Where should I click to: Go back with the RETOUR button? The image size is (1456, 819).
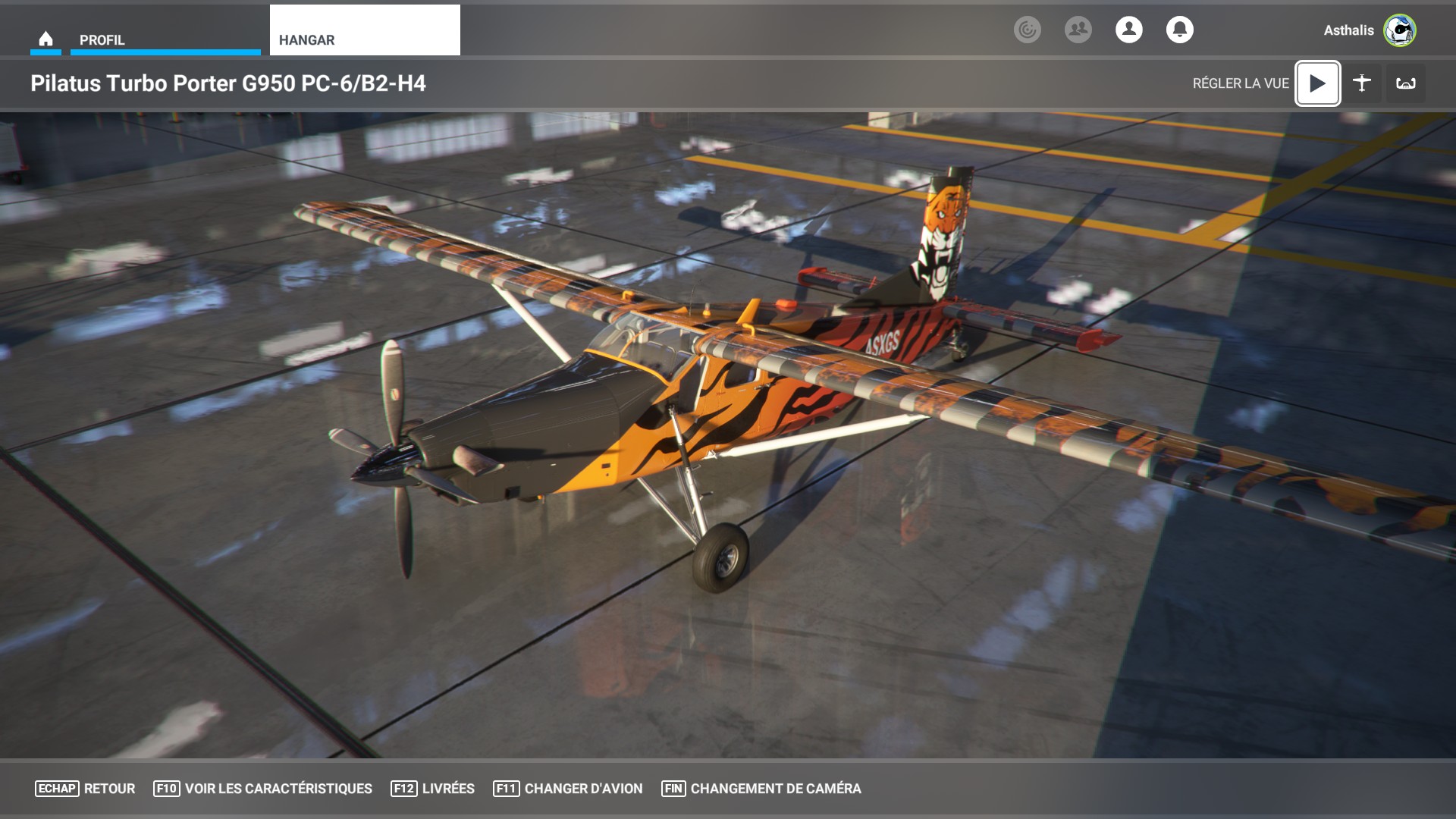pyautogui.click(x=86, y=789)
